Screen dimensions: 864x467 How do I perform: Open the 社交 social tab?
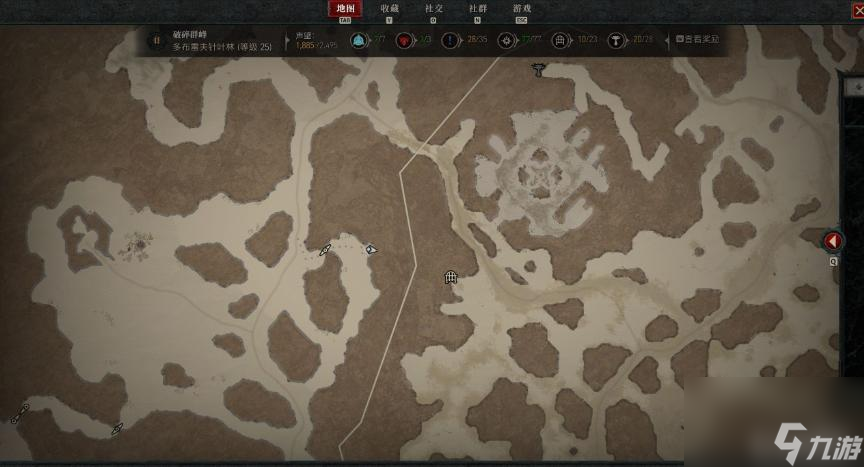[x=434, y=9]
